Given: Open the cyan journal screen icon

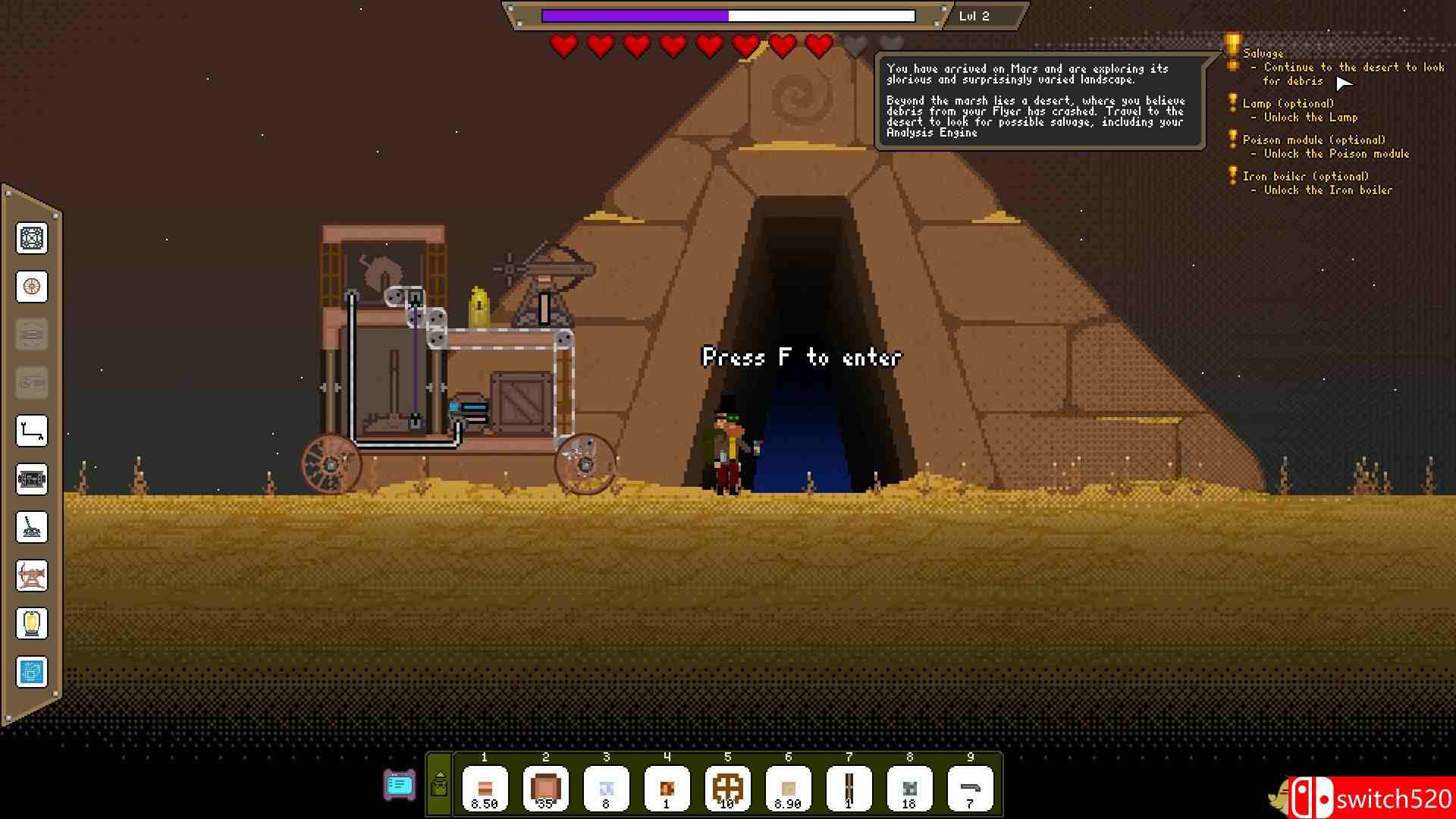Looking at the screenshot, I should pos(400,785).
